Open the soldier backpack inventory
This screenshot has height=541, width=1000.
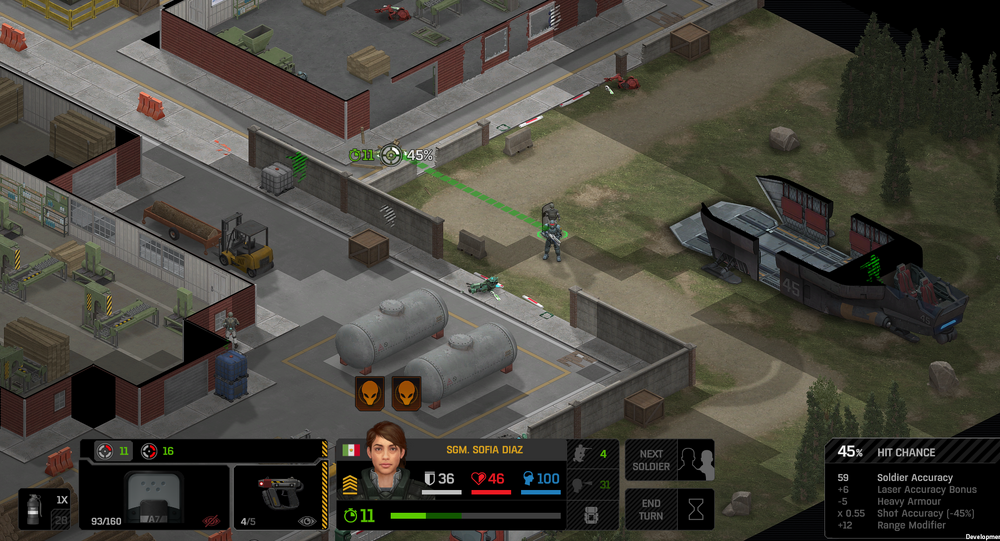tap(591, 517)
